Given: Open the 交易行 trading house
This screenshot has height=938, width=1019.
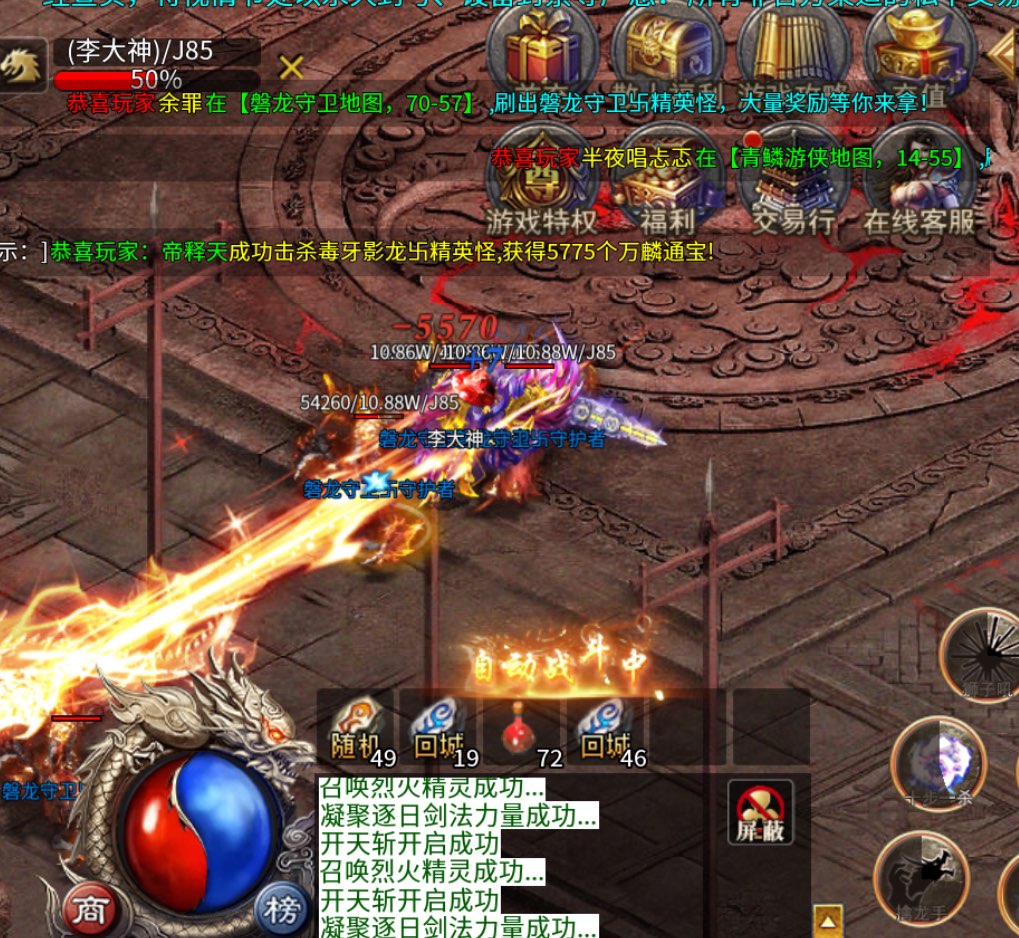Looking at the screenshot, I should (x=793, y=179).
